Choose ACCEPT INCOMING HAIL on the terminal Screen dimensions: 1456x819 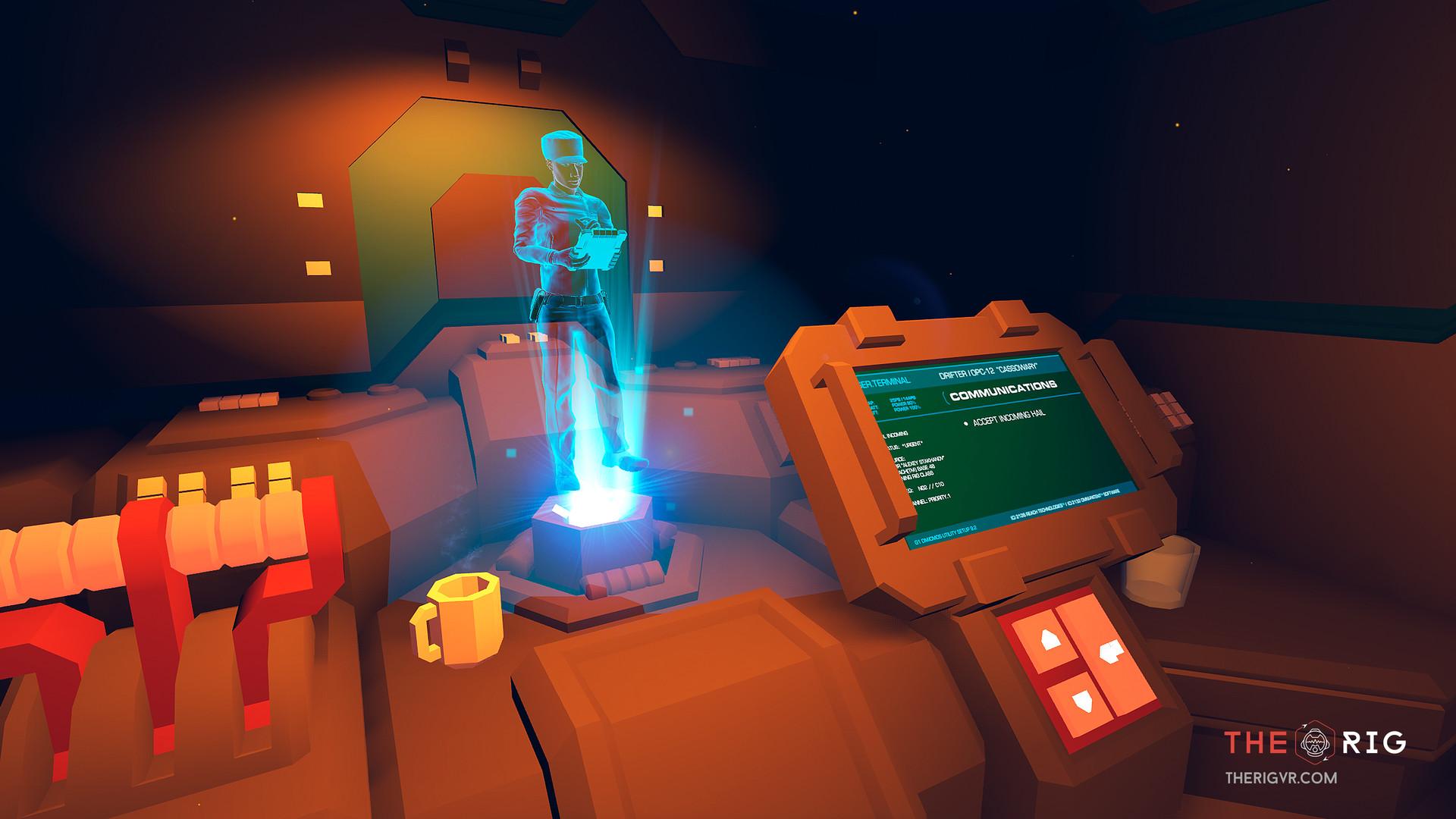[1009, 418]
